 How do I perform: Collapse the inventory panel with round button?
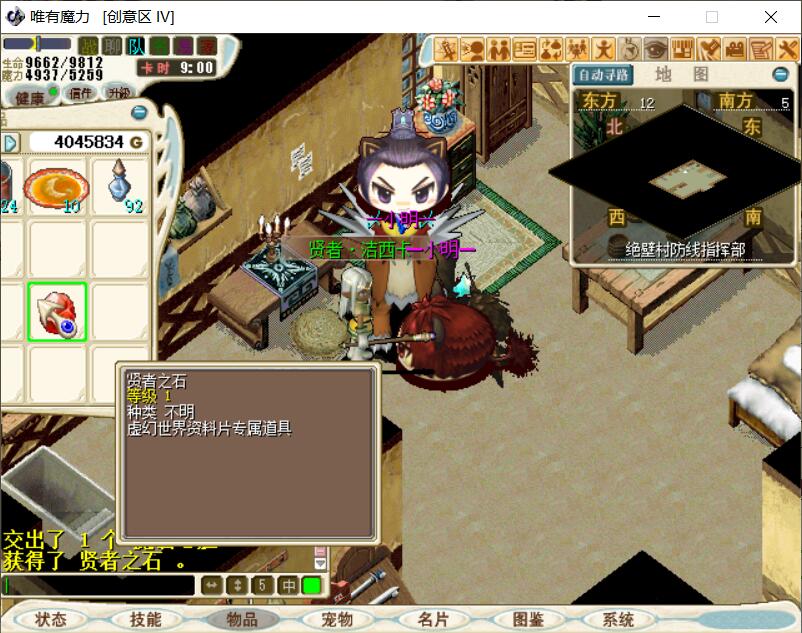(139, 113)
